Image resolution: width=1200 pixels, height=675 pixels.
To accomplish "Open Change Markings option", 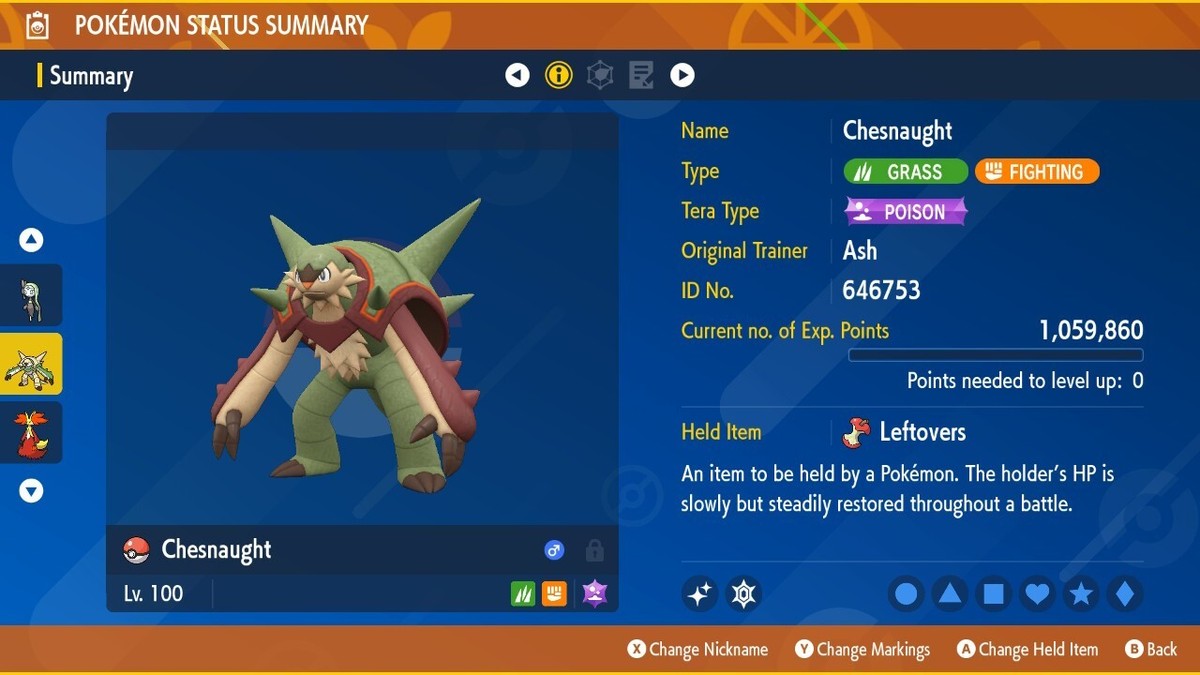I will 862,650.
